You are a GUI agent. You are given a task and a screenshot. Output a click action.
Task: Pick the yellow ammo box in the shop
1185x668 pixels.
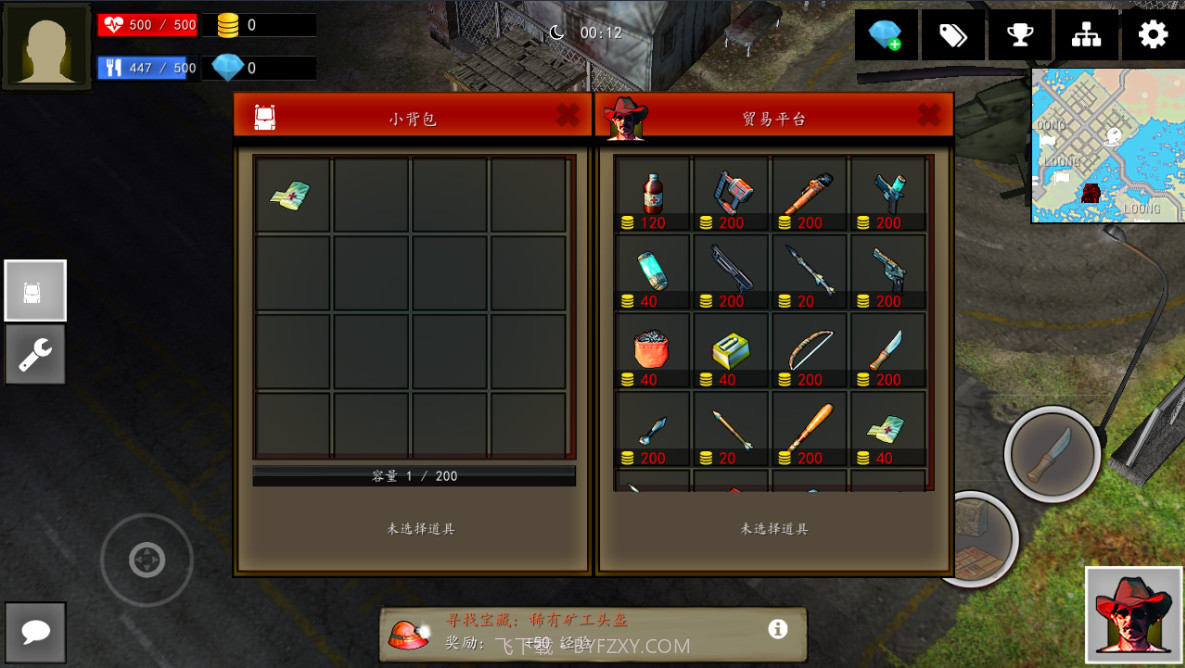(730, 350)
